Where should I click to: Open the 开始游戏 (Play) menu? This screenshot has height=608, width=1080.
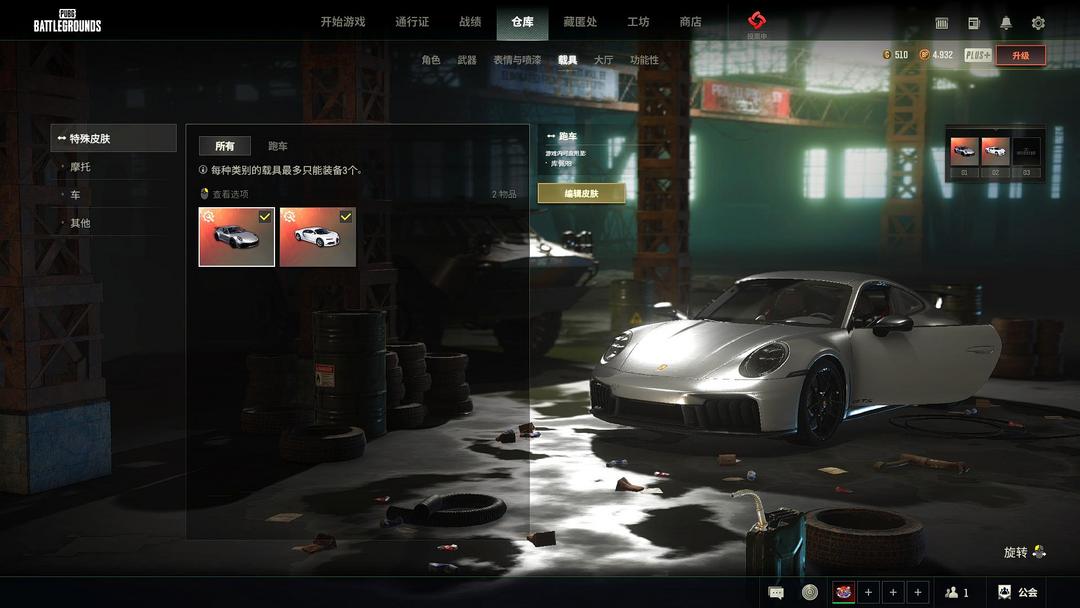point(342,22)
